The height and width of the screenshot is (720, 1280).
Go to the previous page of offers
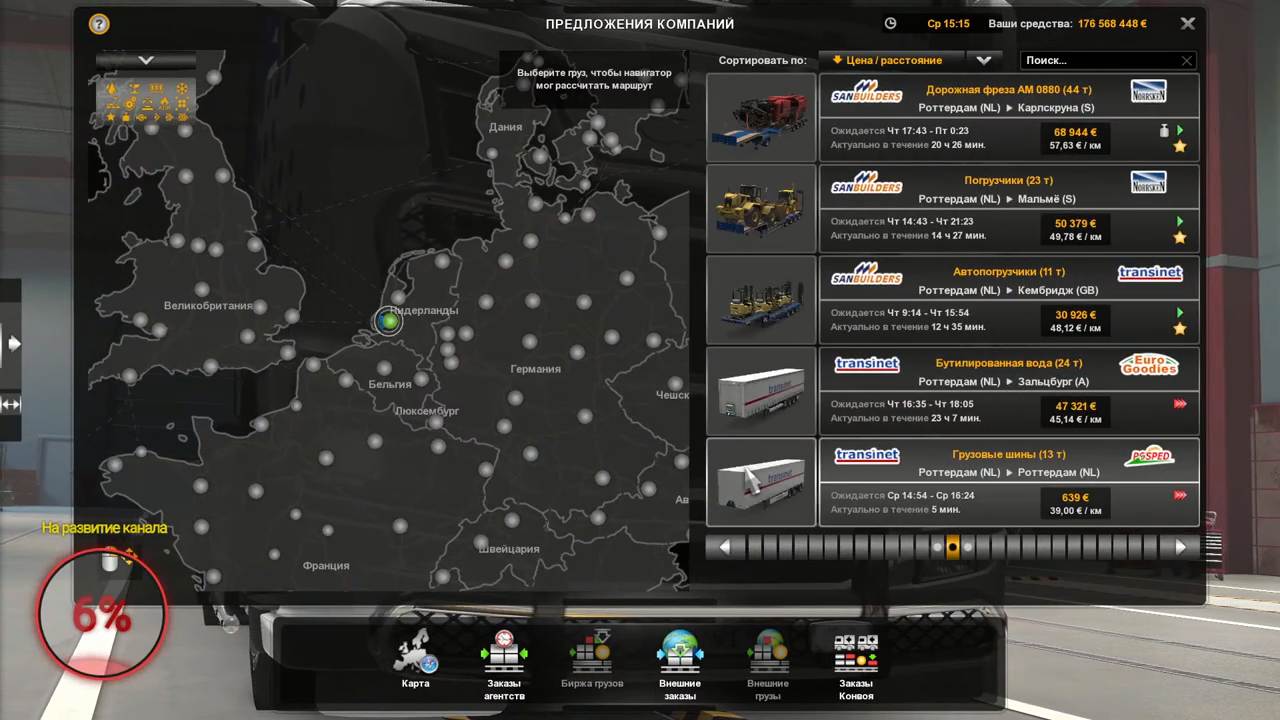[724, 547]
